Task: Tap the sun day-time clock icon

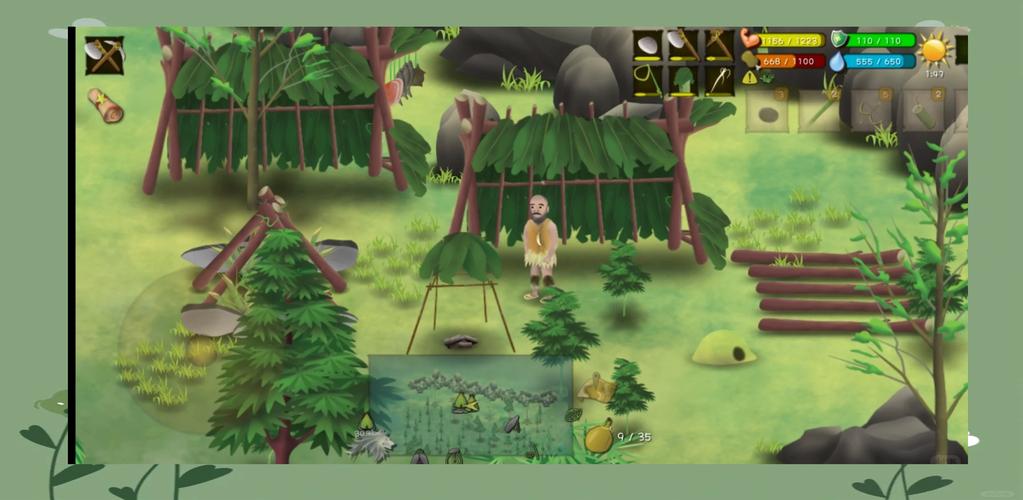Action: pos(934,50)
